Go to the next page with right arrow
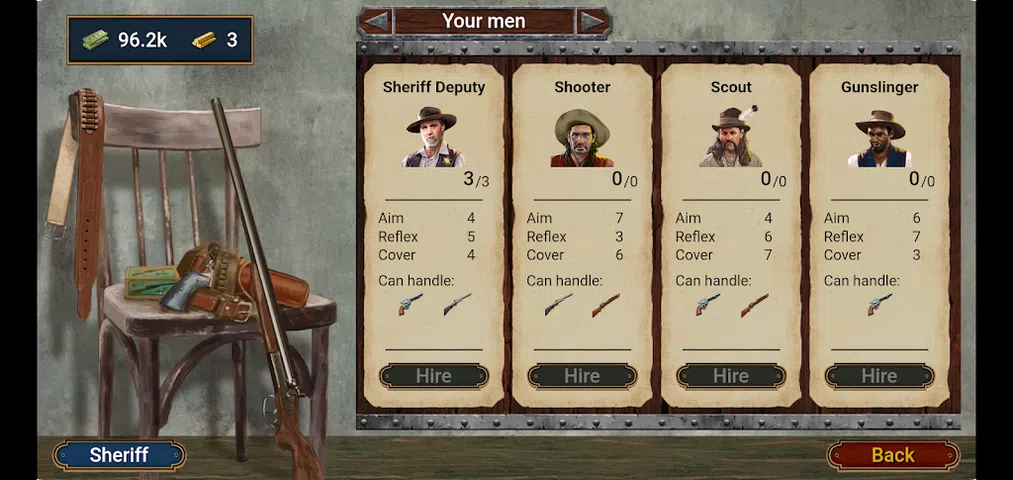 593,21
